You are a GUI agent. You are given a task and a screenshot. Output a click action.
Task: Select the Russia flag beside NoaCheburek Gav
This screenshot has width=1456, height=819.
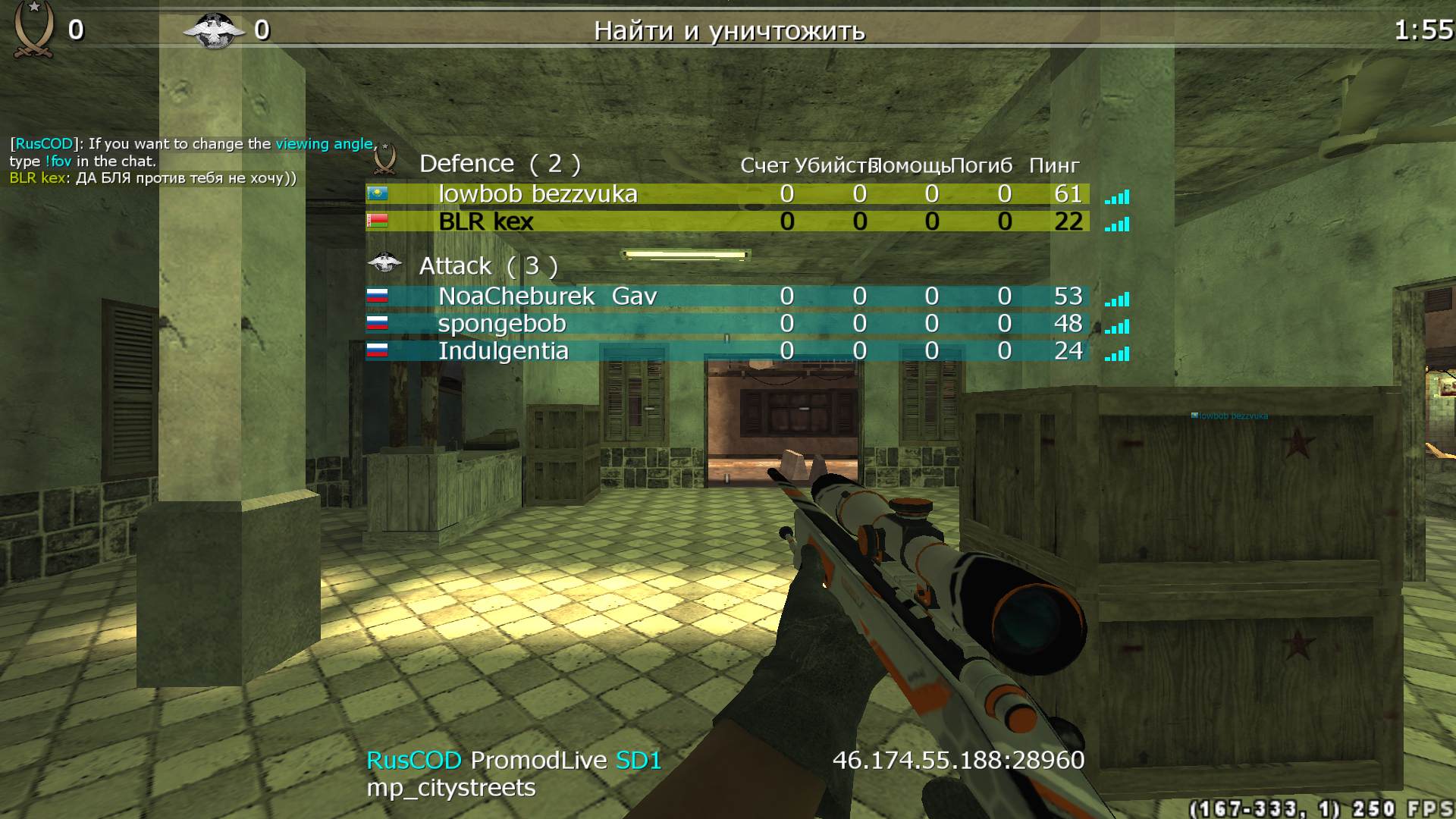click(x=379, y=296)
